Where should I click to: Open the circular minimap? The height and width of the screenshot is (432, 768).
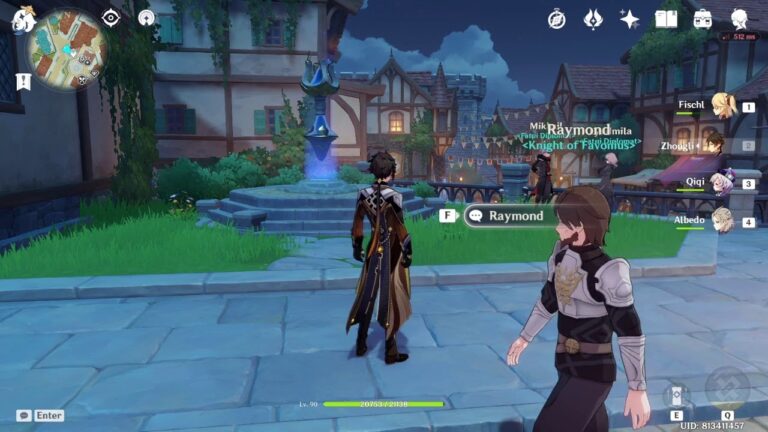(67, 48)
